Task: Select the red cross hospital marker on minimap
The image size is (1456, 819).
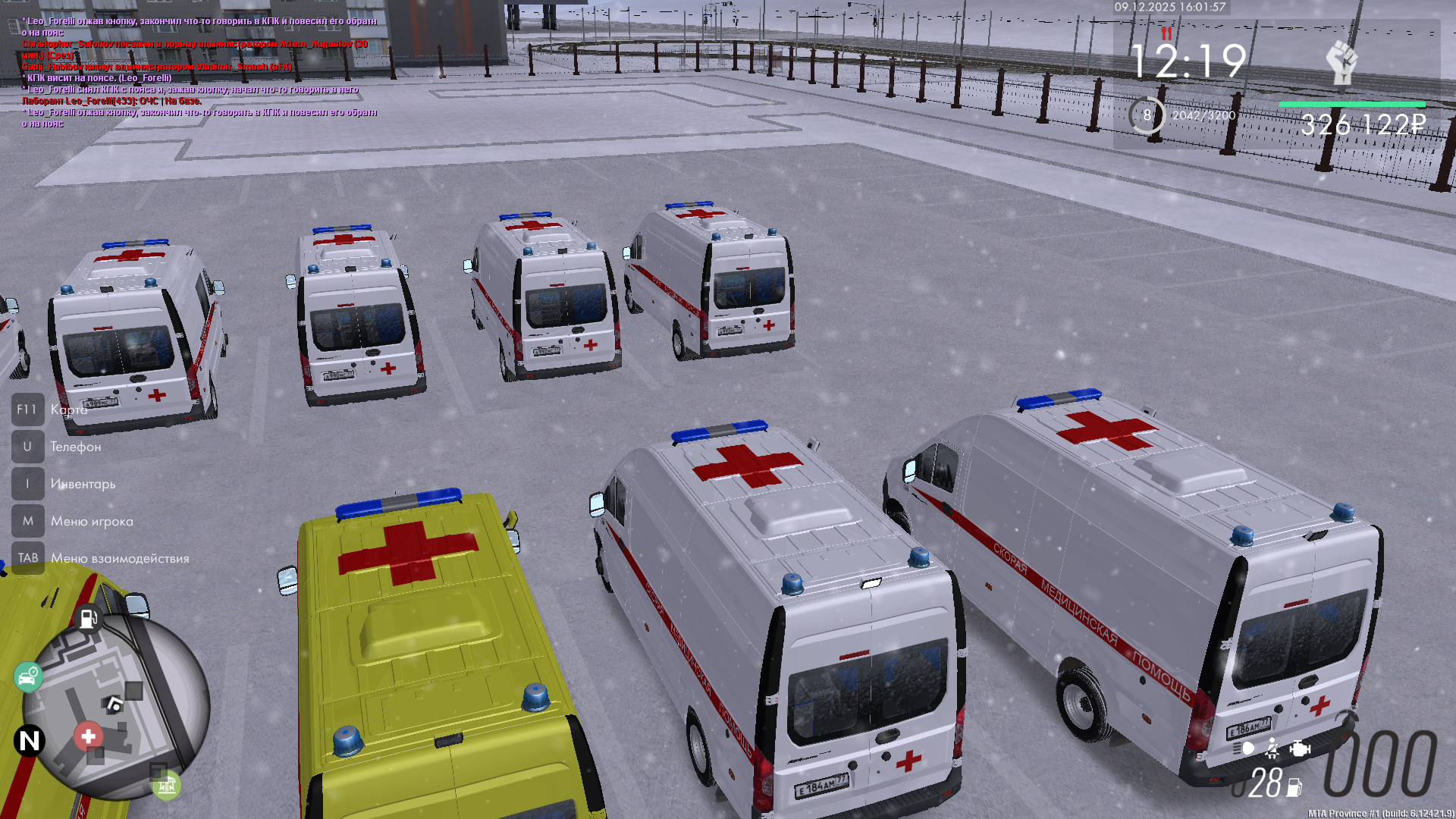Action: [x=88, y=736]
